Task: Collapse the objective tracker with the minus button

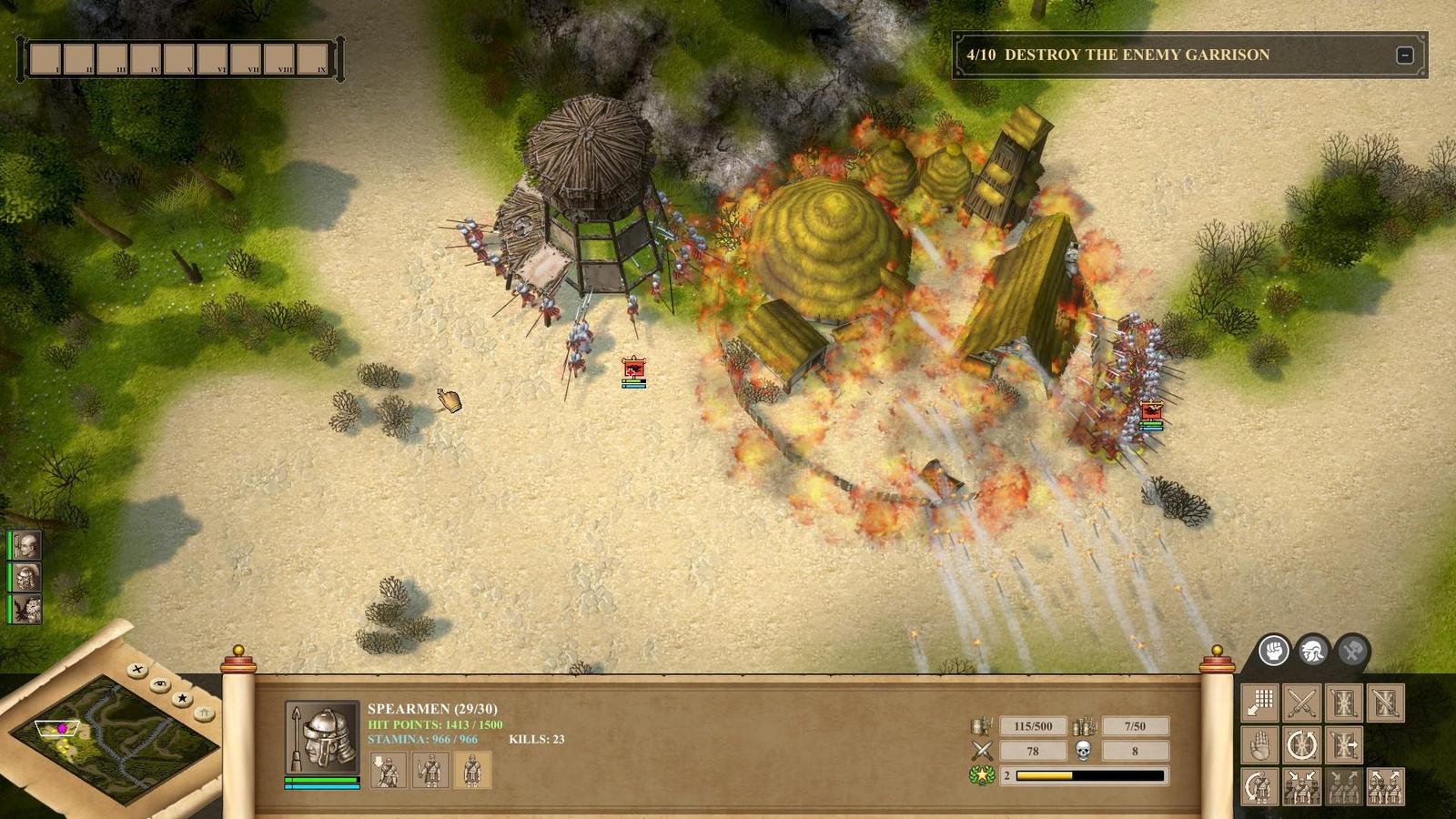Action: click(1404, 56)
